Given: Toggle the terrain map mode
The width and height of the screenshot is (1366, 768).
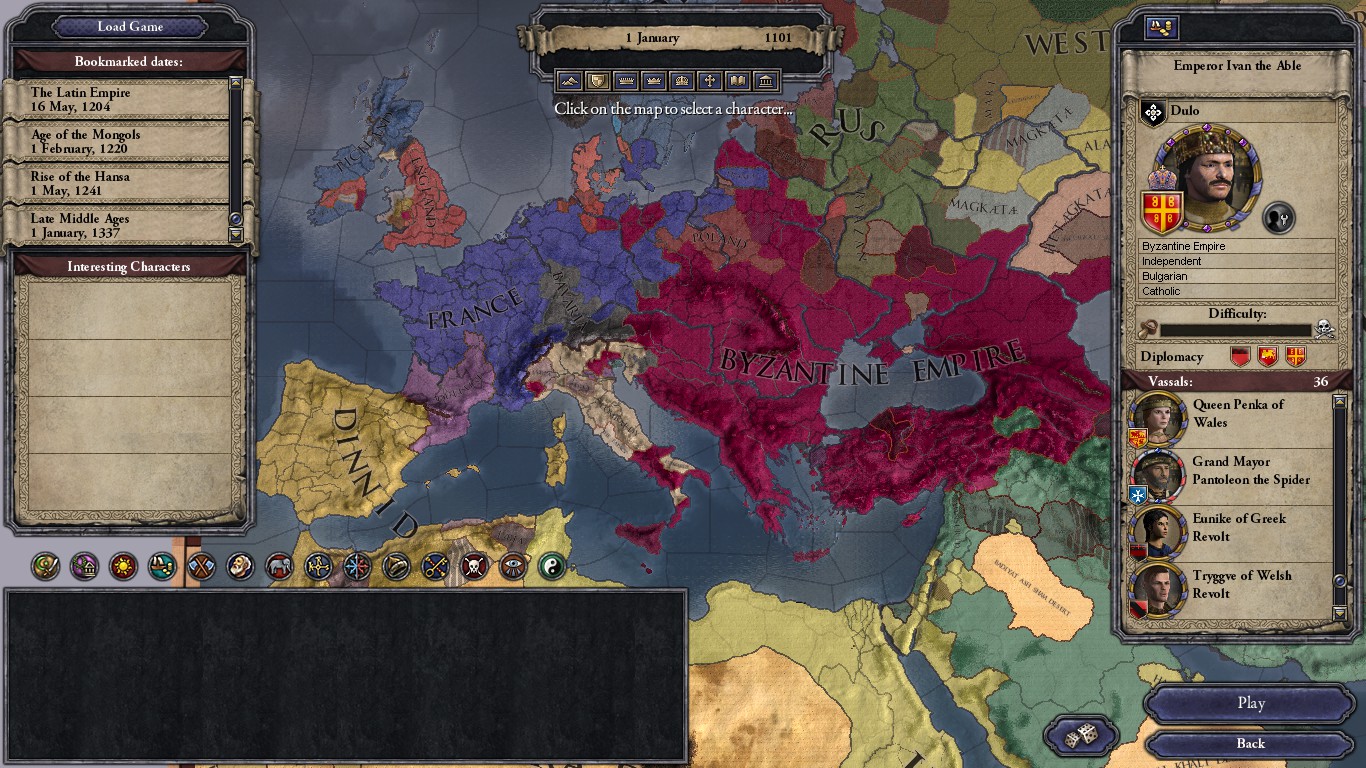Looking at the screenshot, I should point(570,80).
